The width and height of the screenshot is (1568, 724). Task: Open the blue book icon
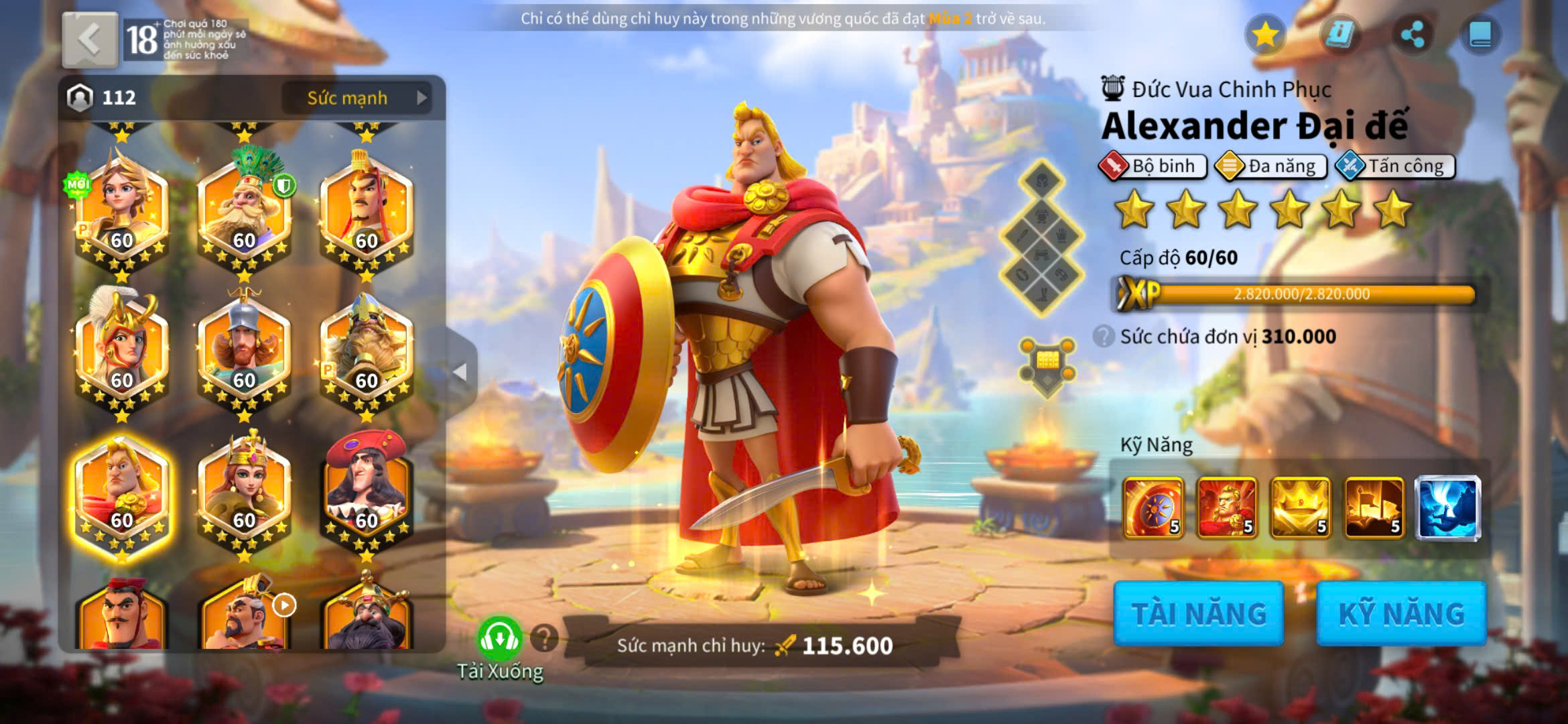tap(1480, 35)
